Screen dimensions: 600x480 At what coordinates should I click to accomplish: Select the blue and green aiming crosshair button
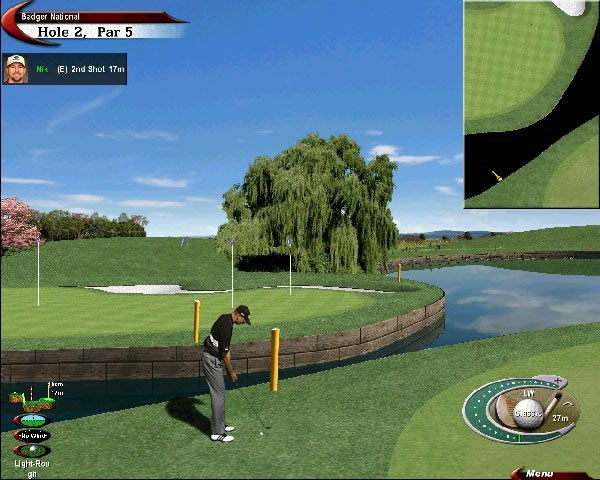point(31,420)
